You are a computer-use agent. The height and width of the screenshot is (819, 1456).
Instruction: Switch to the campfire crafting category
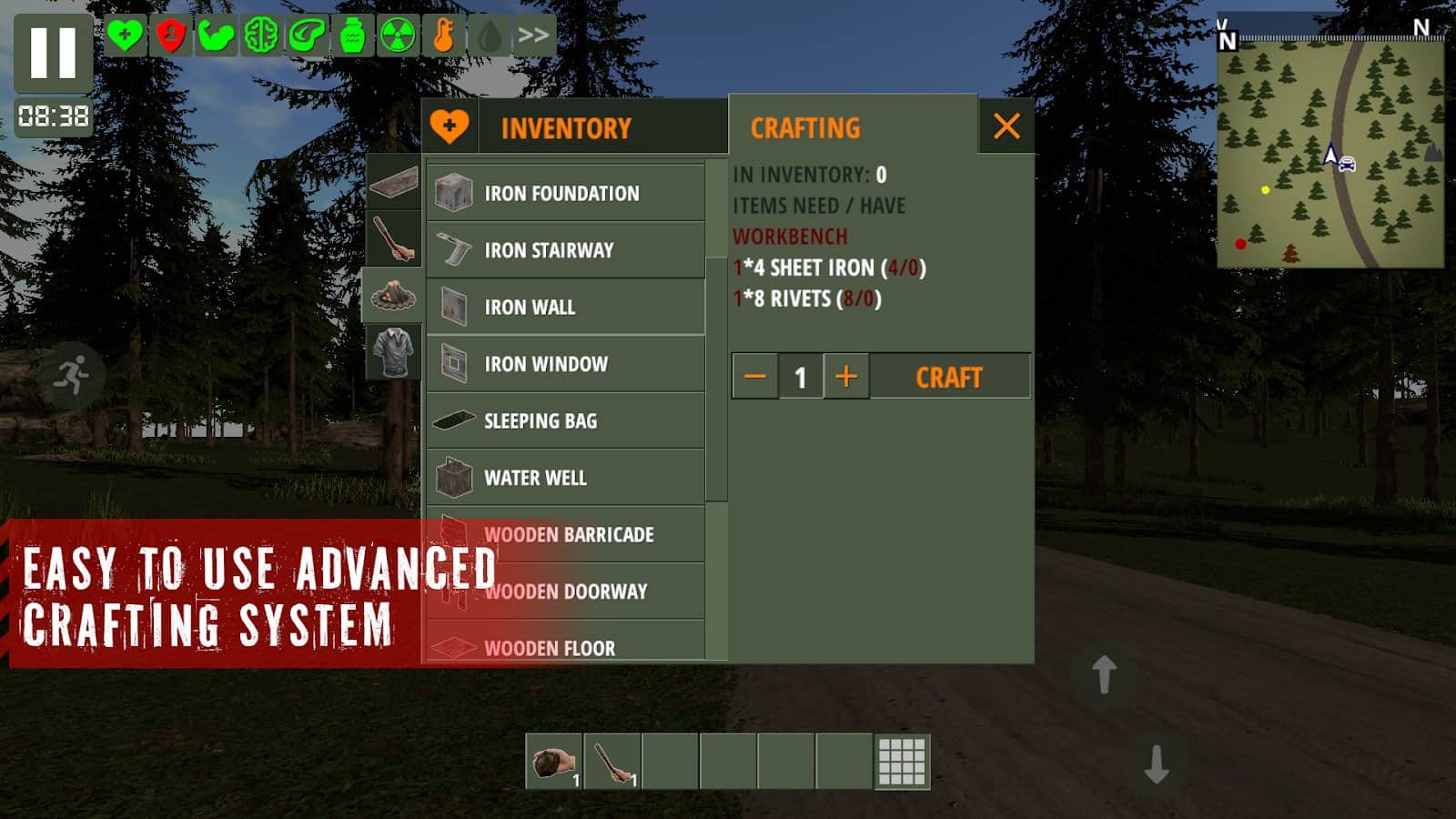click(x=393, y=295)
